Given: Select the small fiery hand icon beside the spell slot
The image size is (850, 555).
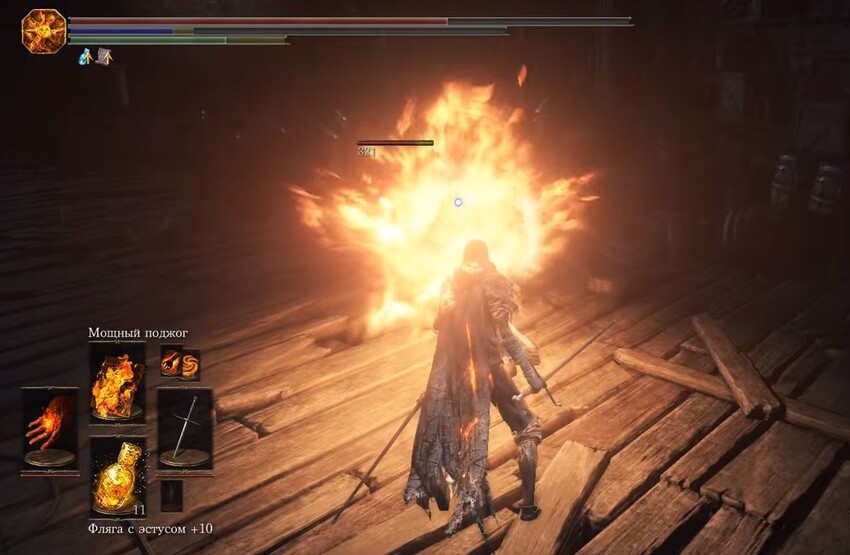Looking at the screenshot, I should (170, 364).
